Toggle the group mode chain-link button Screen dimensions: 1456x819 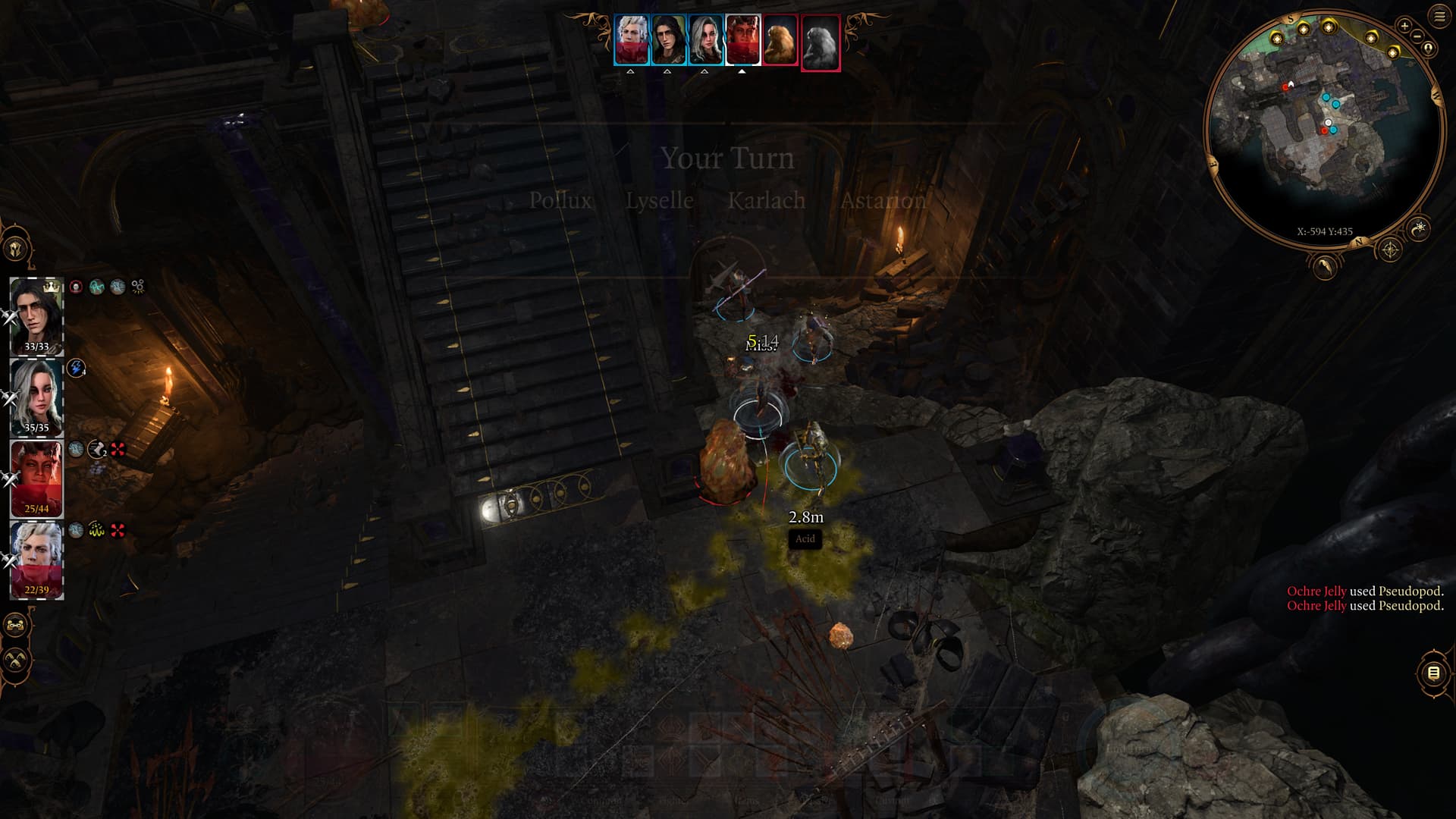[16, 626]
